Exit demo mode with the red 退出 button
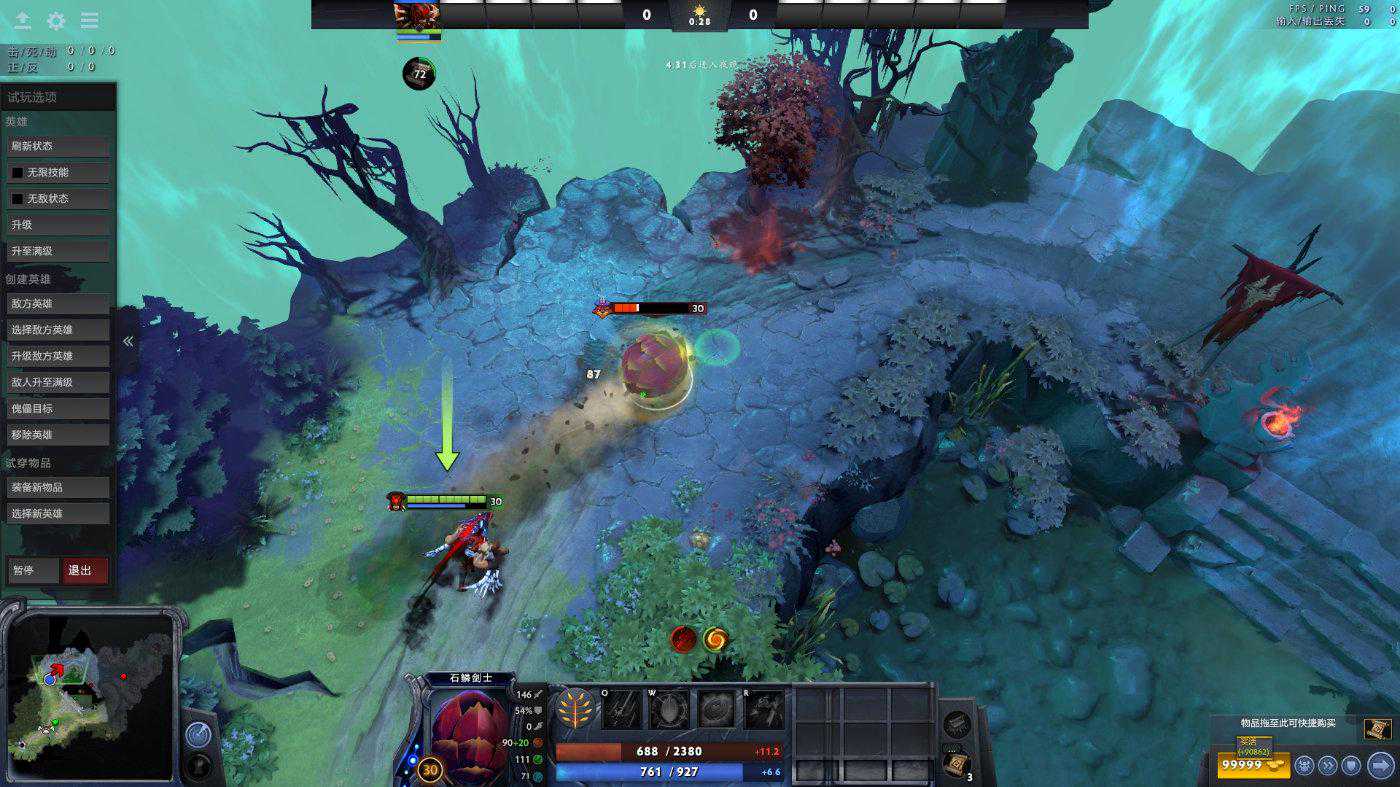This screenshot has width=1400, height=787. pyautogui.click(x=85, y=570)
